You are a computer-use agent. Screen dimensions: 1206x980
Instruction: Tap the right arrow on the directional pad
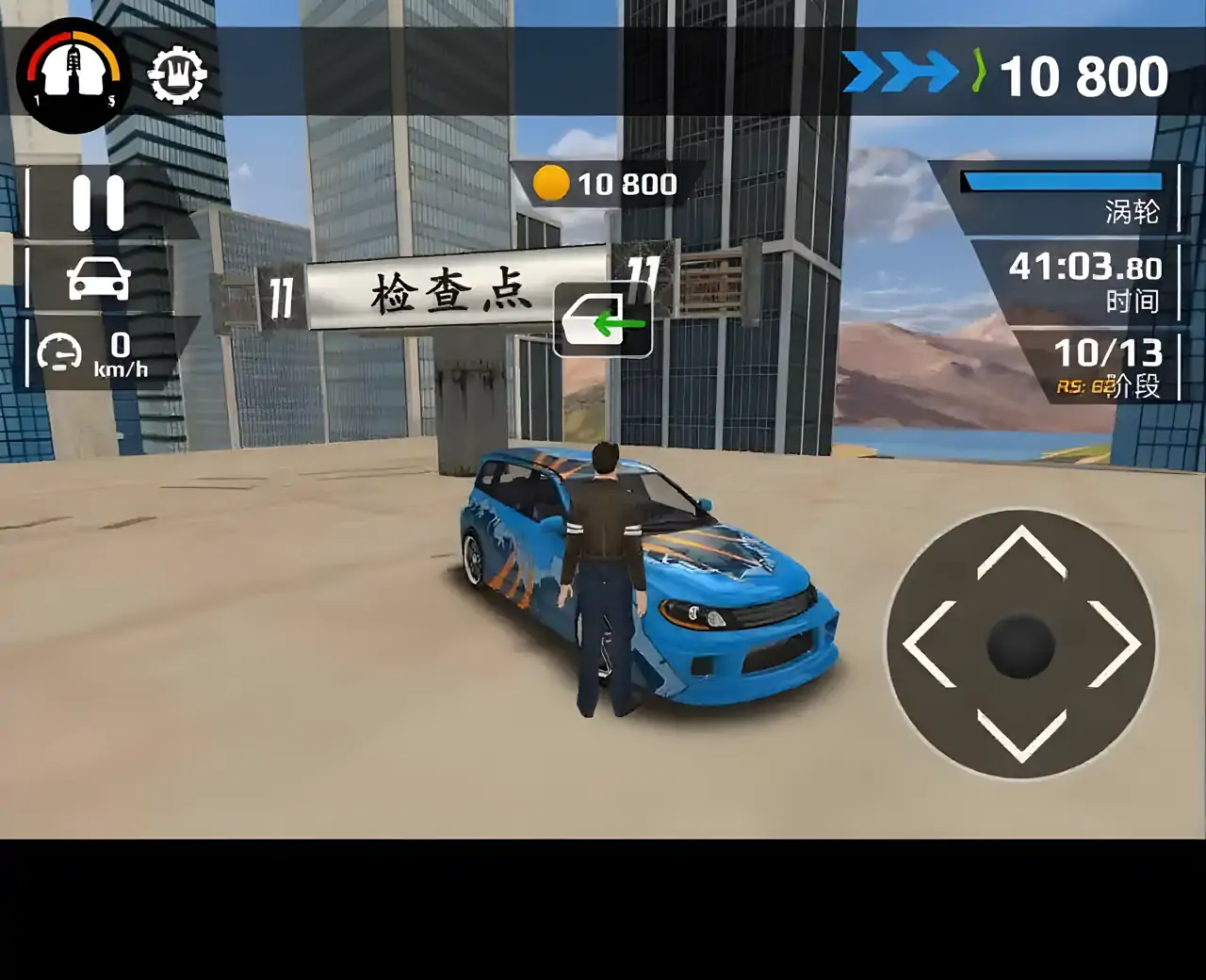(1114, 645)
